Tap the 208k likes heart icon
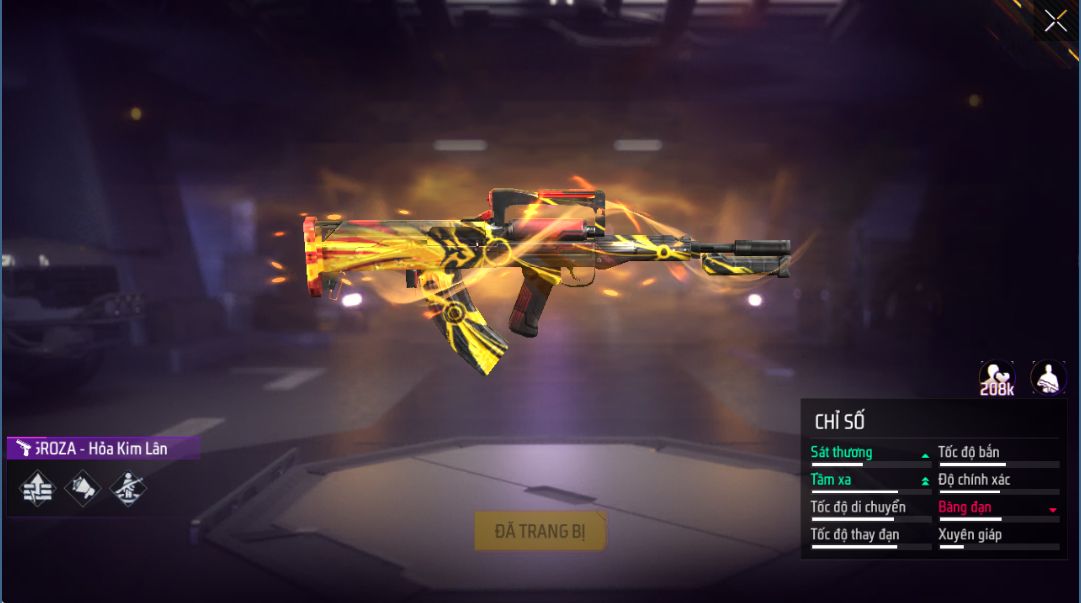Image resolution: width=1081 pixels, height=603 pixels. (996, 377)
